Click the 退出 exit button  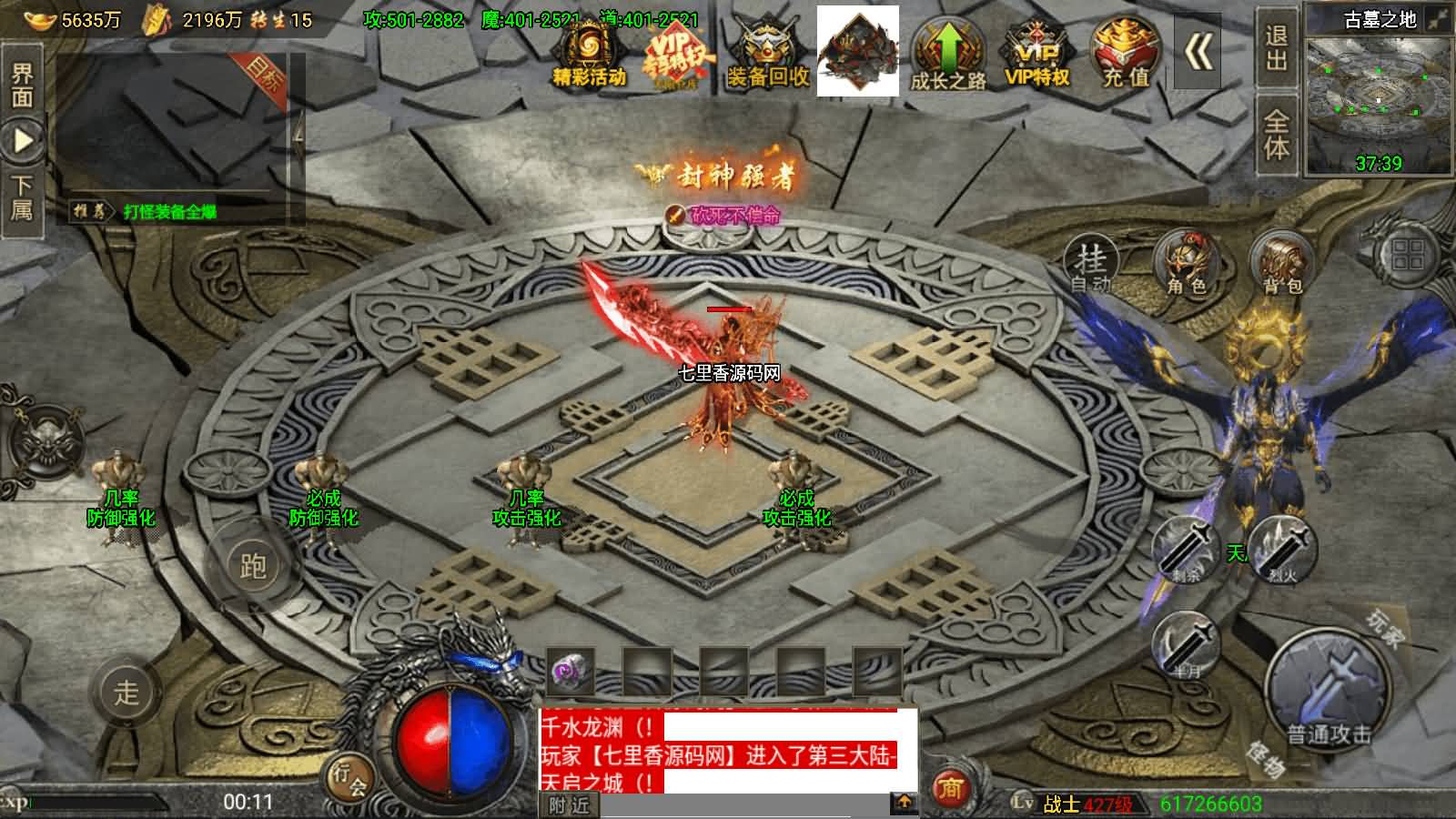pos(1276,47)
